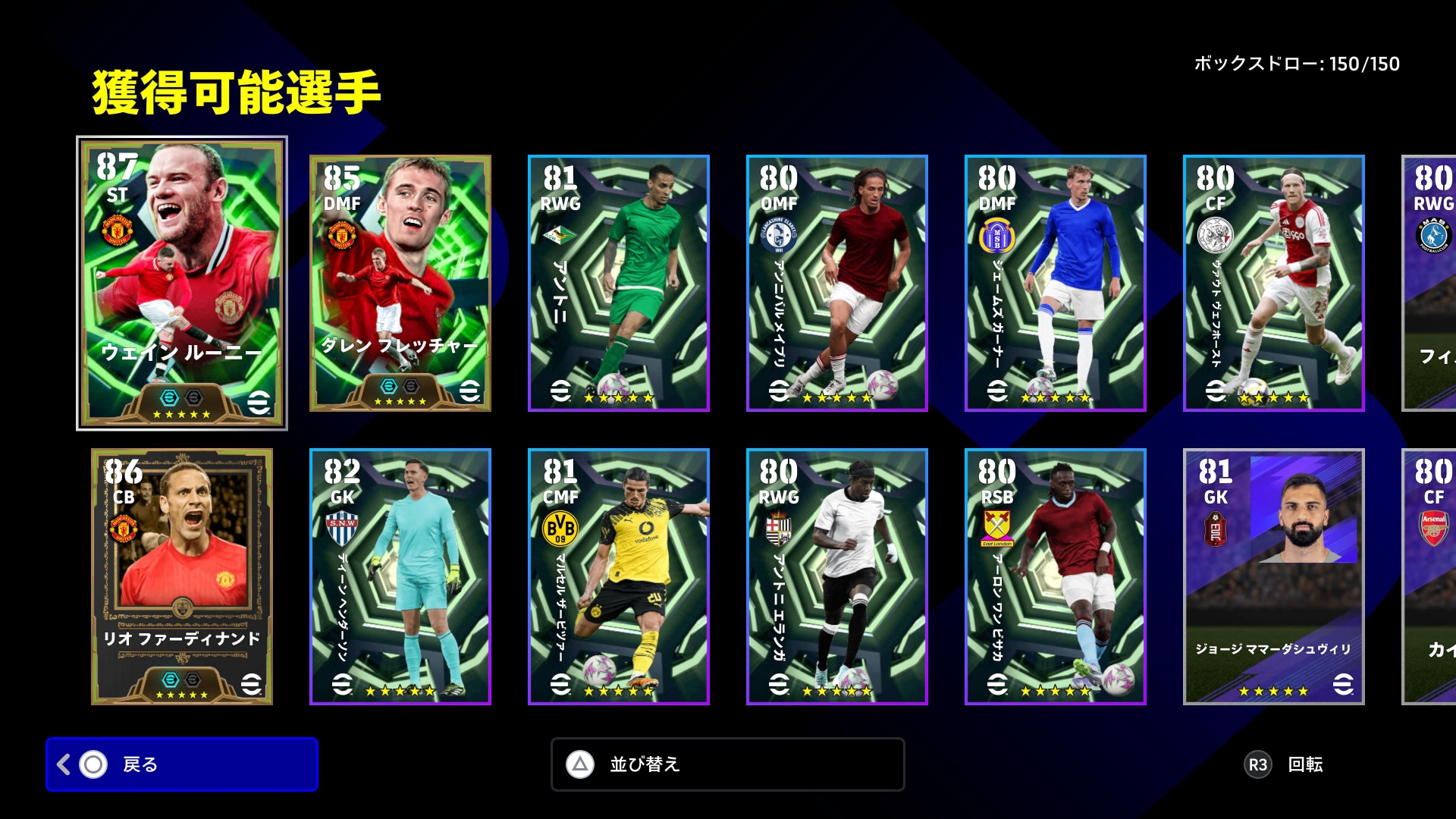Select the Arsenal 80 CF card
This screenshot has width=1456, height=819.
1430,576
